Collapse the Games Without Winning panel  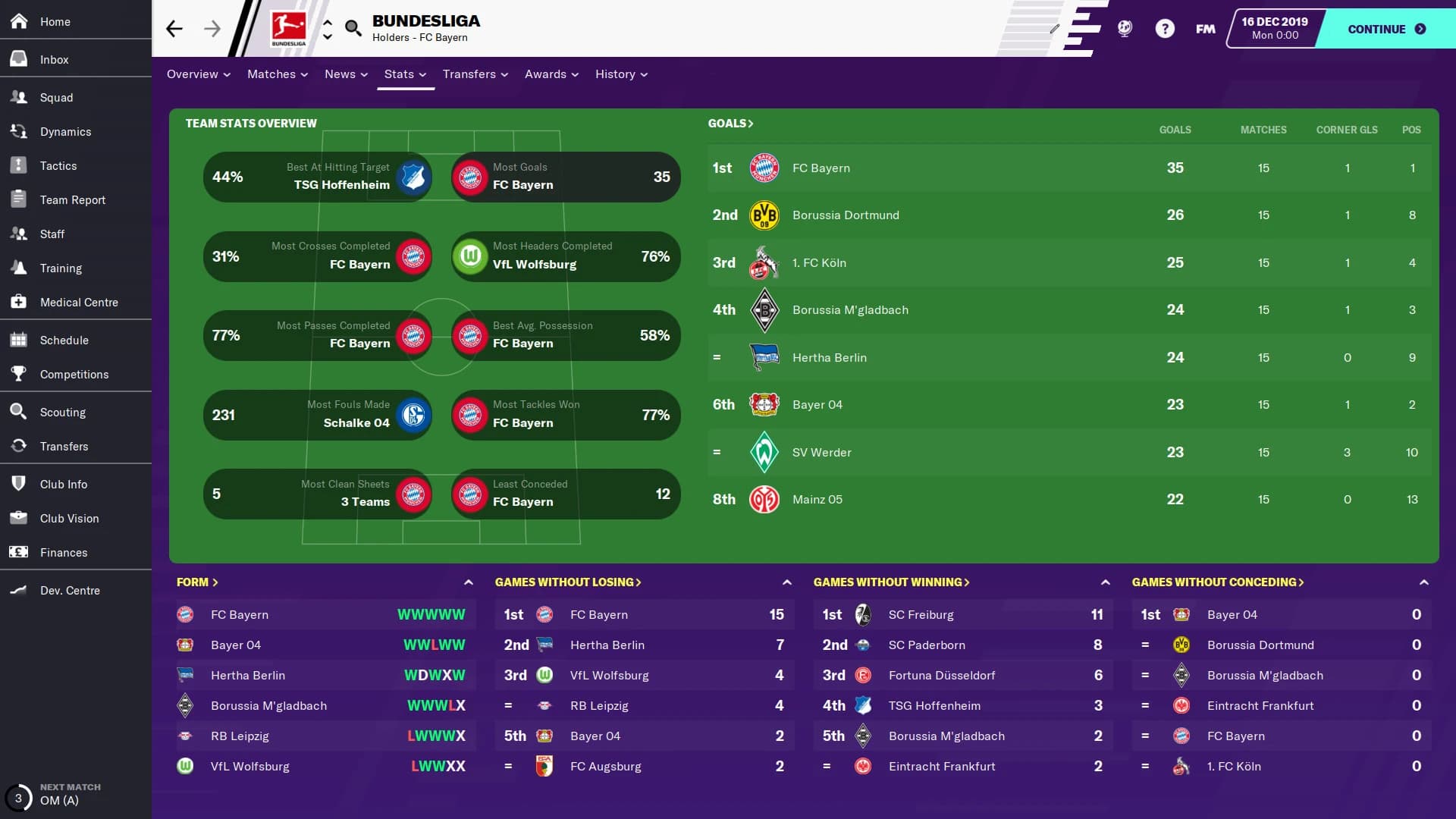1106,582
